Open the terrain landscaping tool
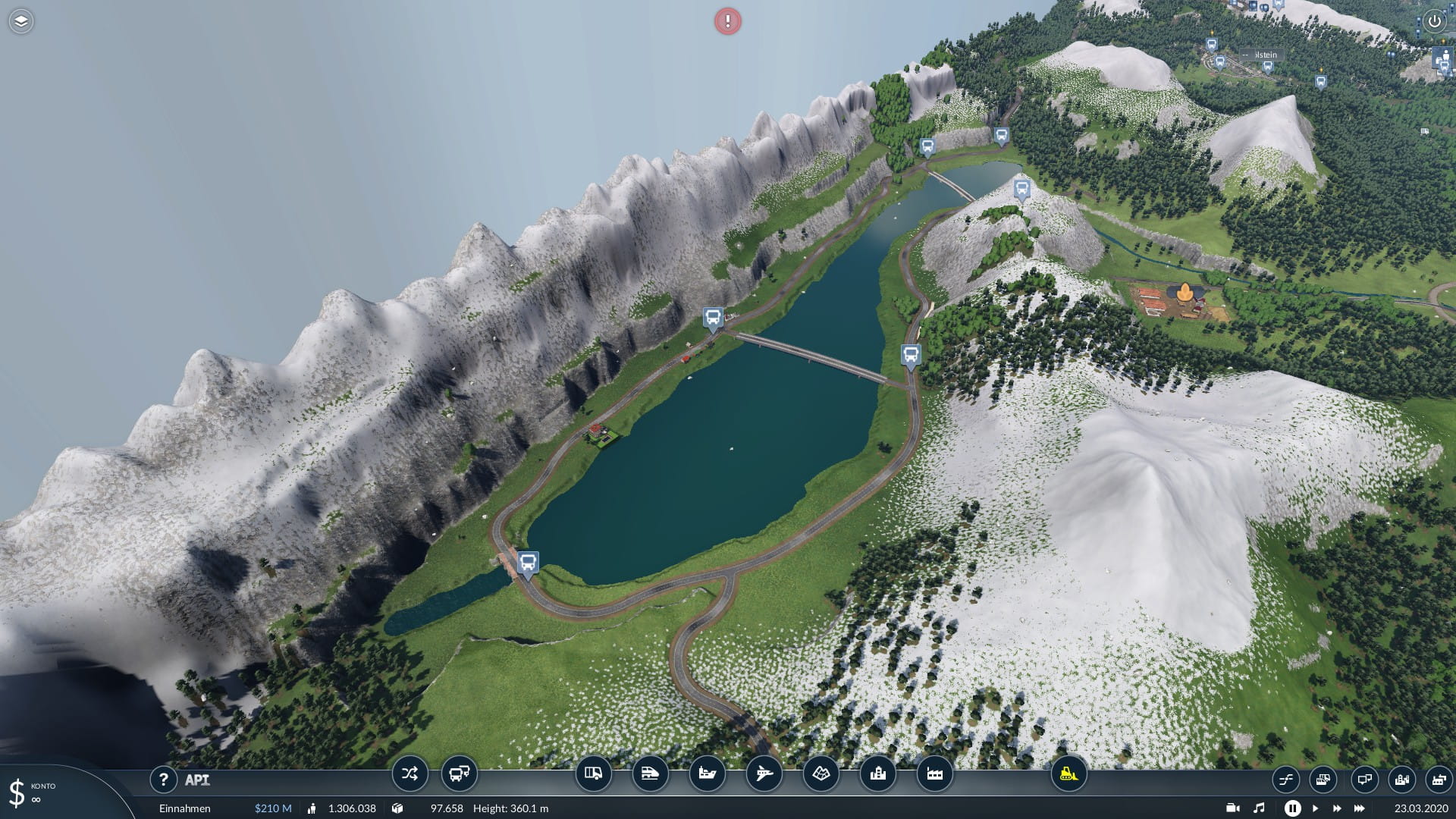1456x819 pixels. (x=821, y=774)
